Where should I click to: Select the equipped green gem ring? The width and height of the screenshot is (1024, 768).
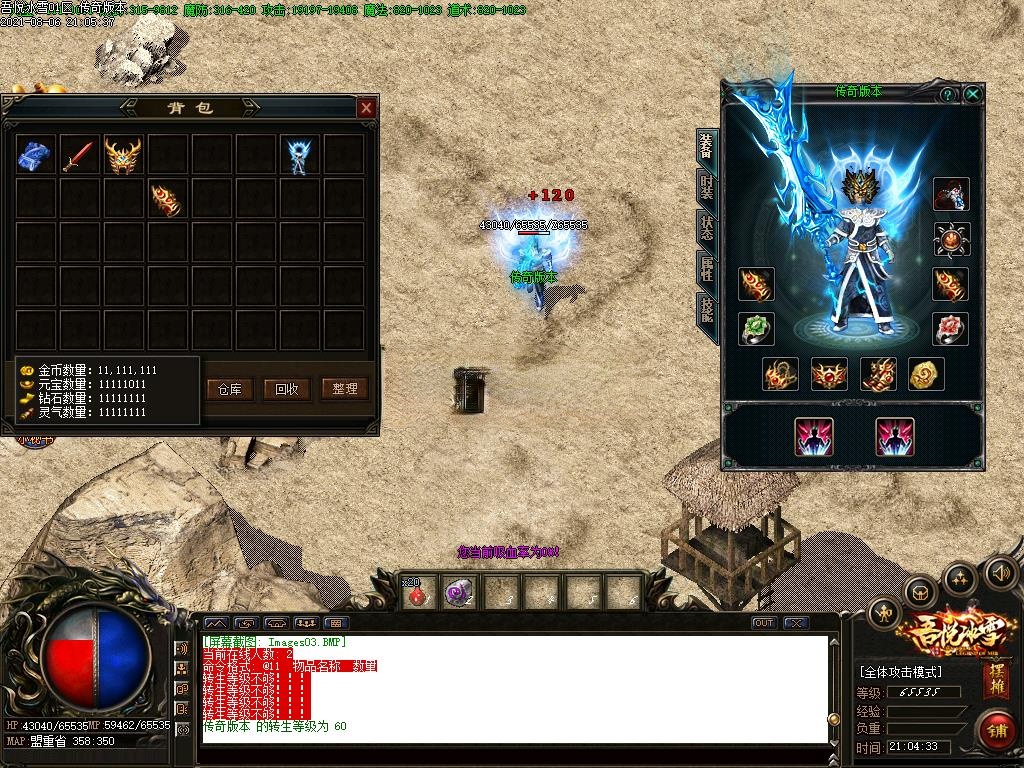[756, 328]
